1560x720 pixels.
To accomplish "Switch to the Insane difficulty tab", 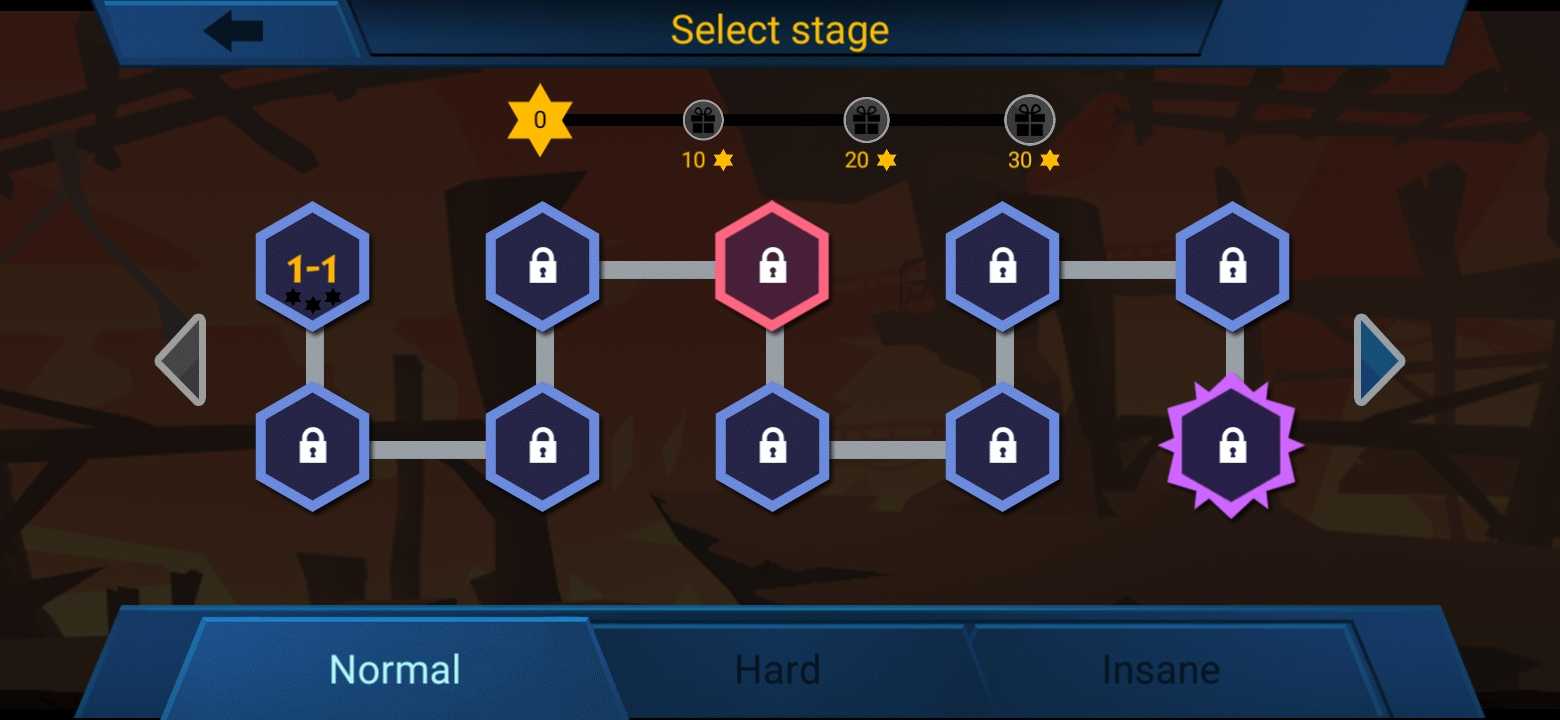I will pyautogui.click(x=1160, y=669).
